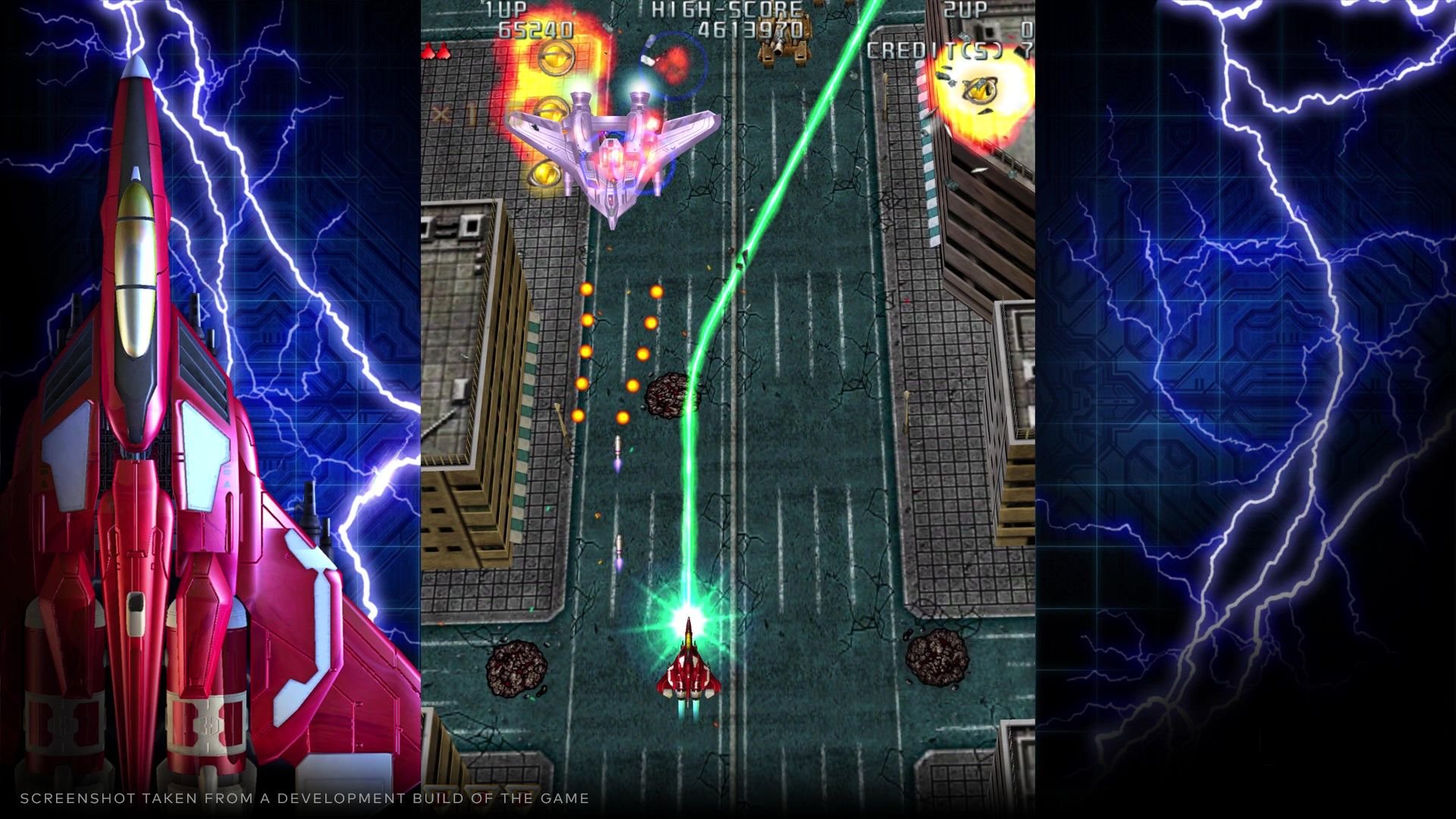Select the first red life ship icon
1456x819 pixels.
428,52
